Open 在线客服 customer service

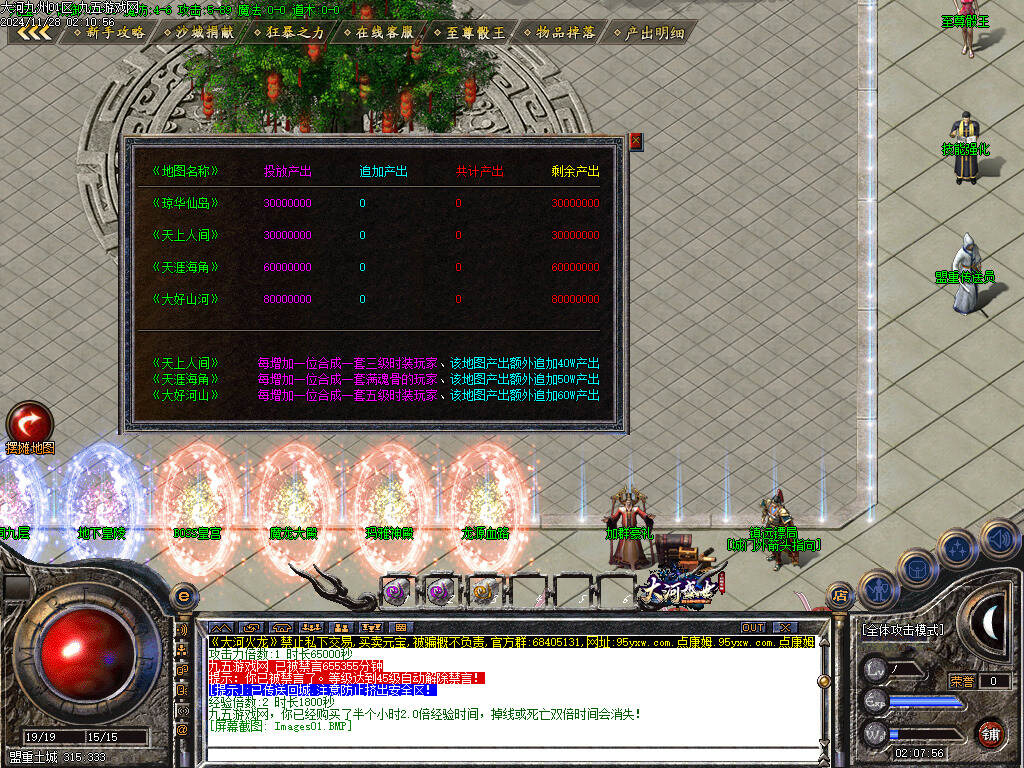click(x=378, y=32)
